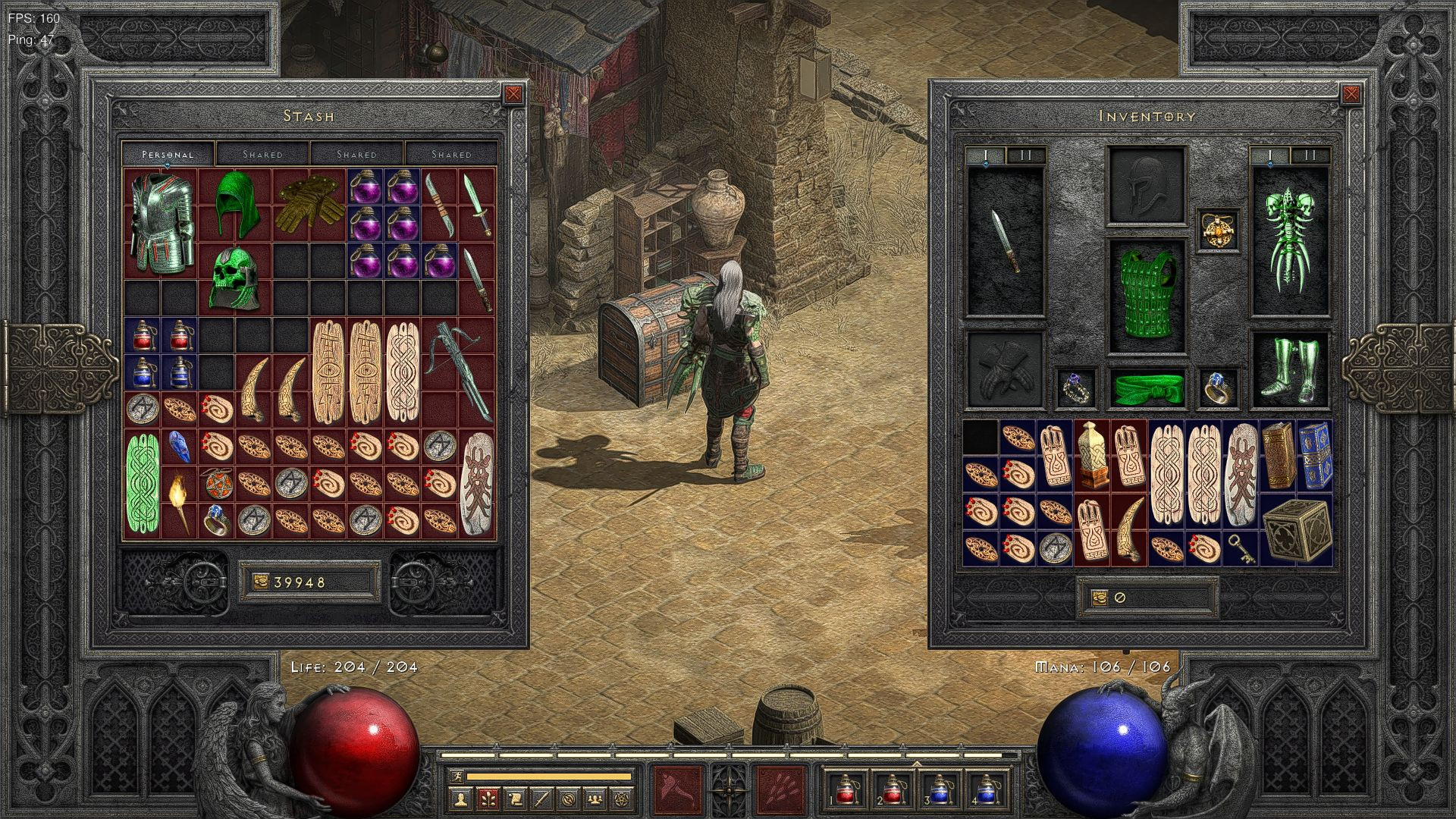Select the key in the inventory

1241,548
